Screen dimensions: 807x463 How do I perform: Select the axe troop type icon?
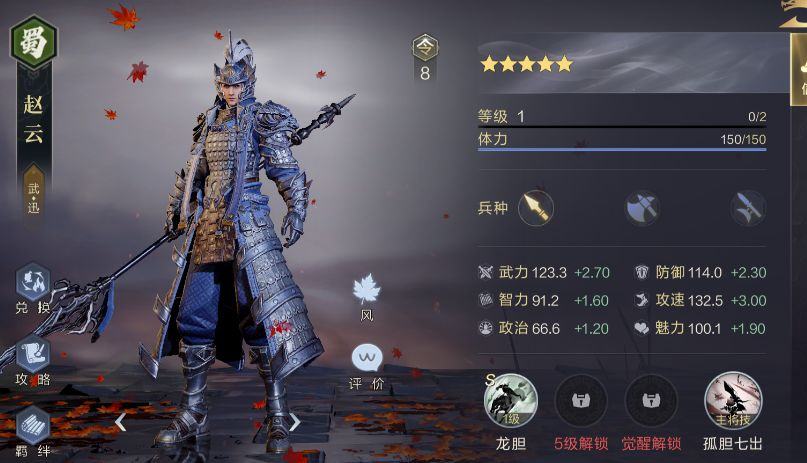click(641, 208)
